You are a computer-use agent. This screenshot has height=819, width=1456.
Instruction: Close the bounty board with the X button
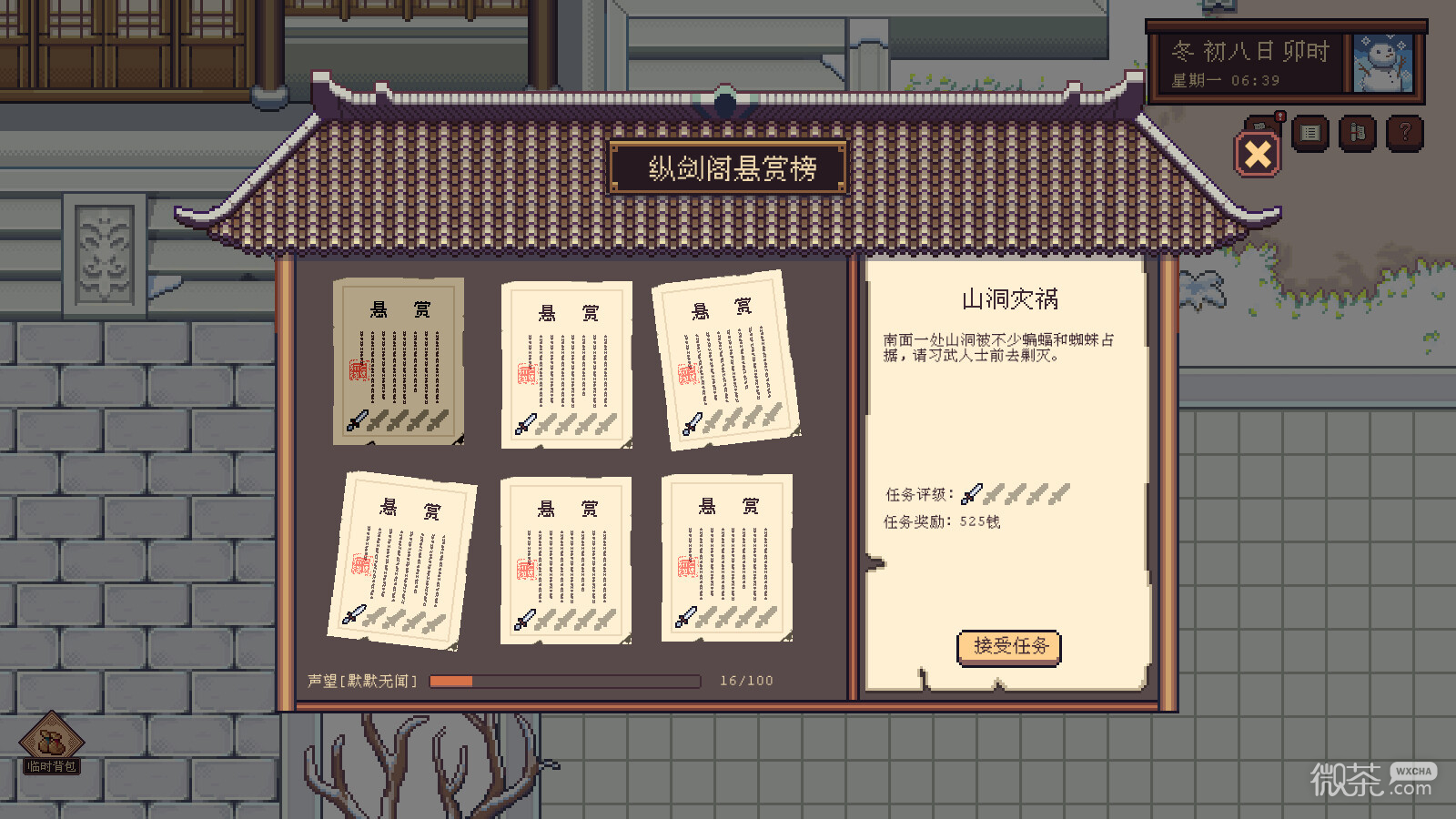click(x=1257, y=154)
